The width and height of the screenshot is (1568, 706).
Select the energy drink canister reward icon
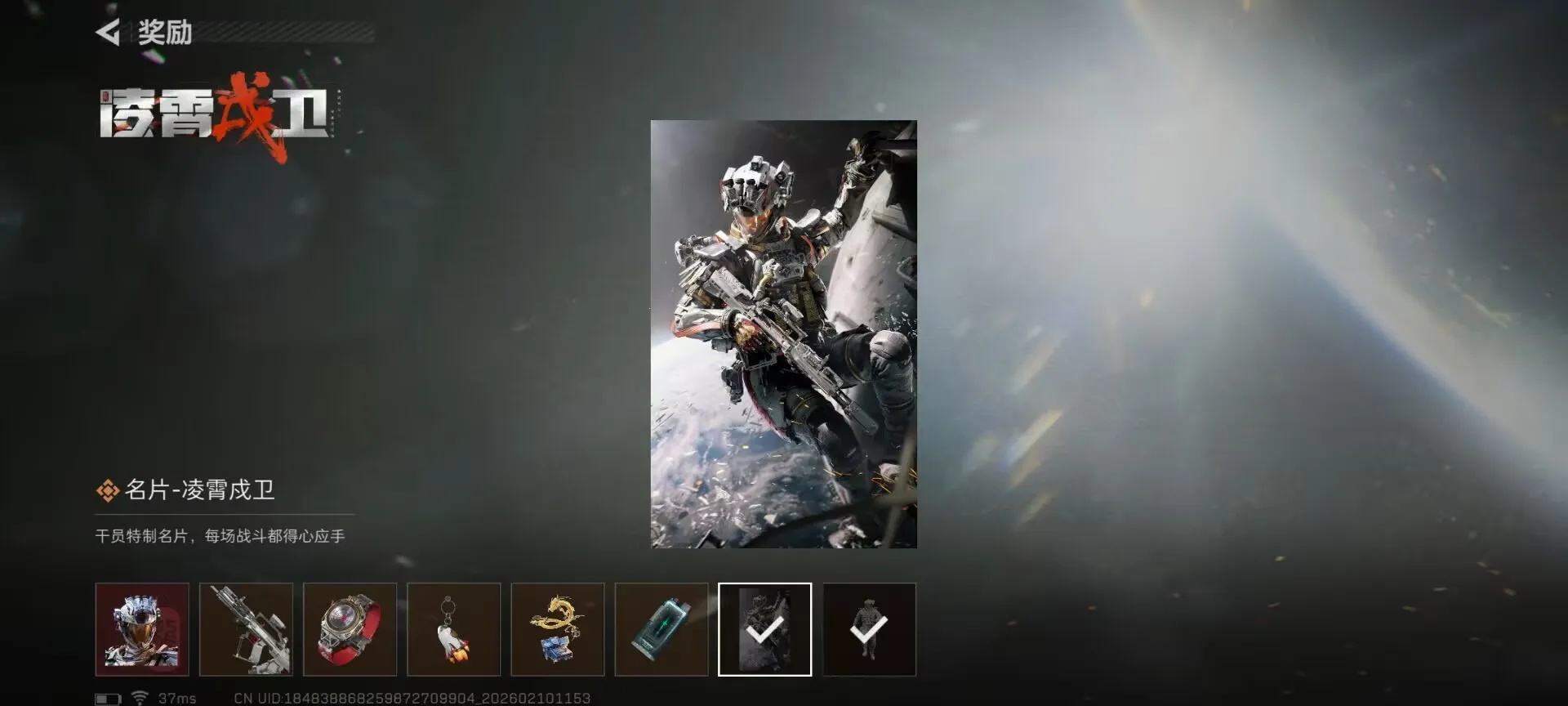pos(661,629)
